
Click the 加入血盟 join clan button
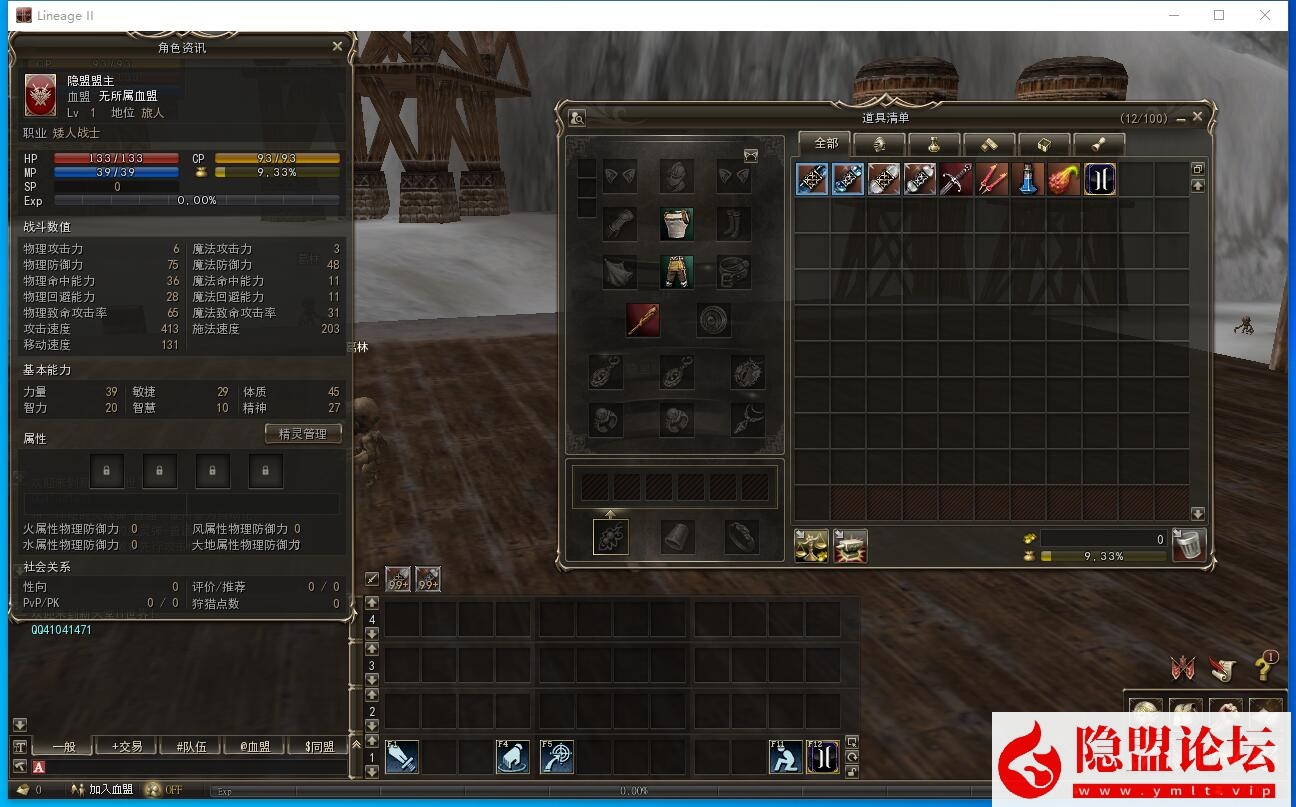102,789
